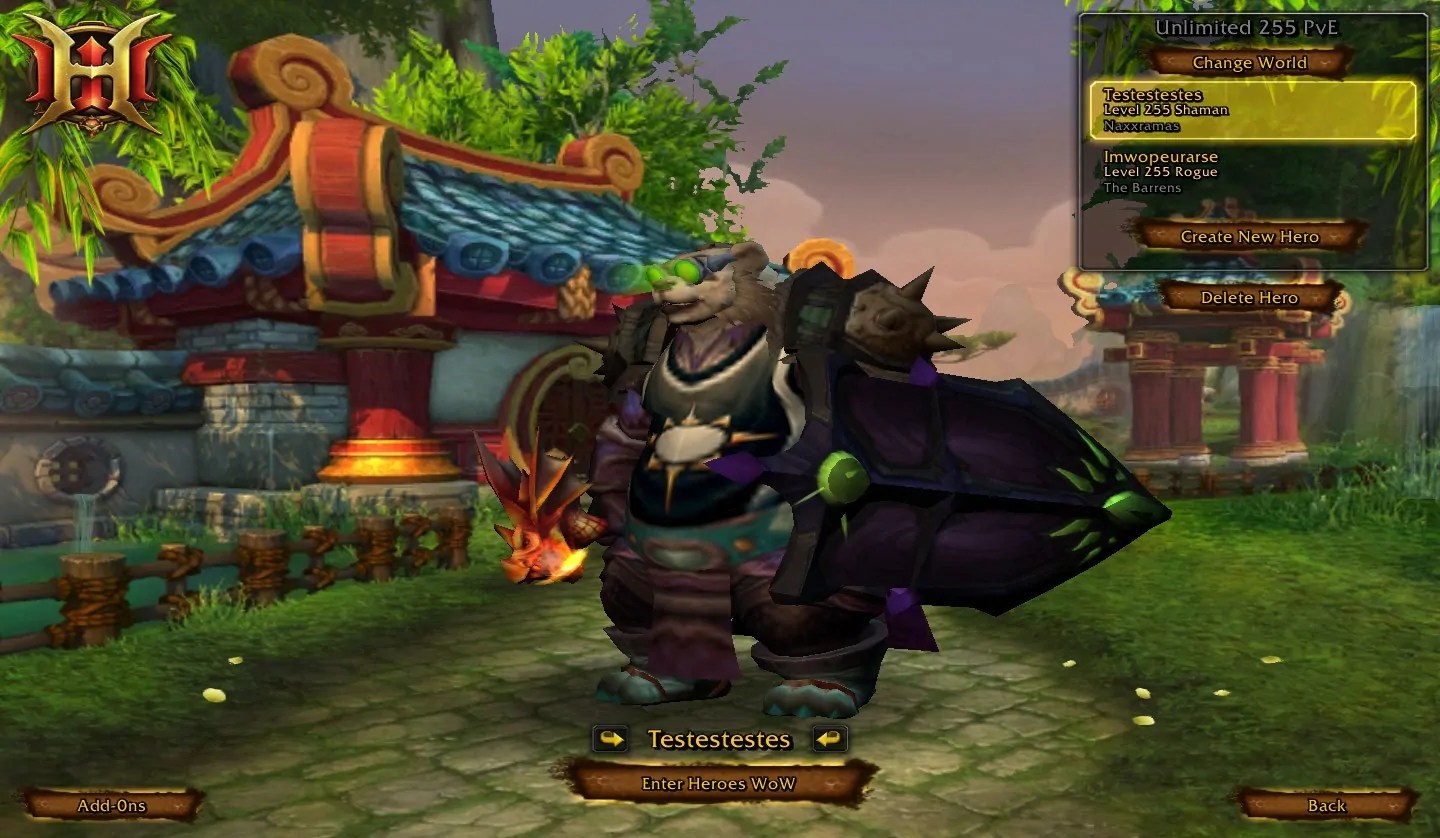1440x838 pixels.
Task: Click Back to return
Action: click(1325, 805)
